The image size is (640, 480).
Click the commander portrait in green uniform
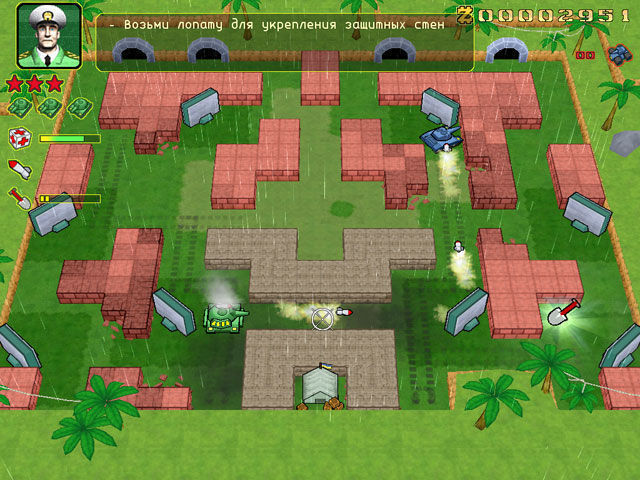pyautogui.click(x=48, y=36)
